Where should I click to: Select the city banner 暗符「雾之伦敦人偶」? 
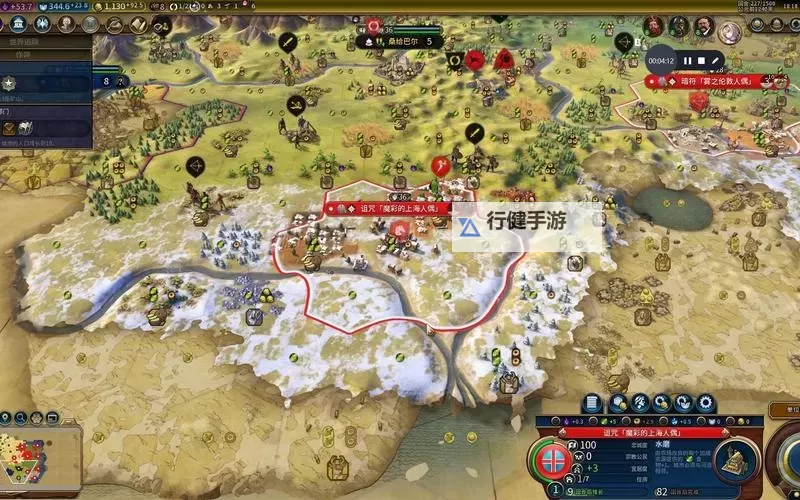[718, 81]
